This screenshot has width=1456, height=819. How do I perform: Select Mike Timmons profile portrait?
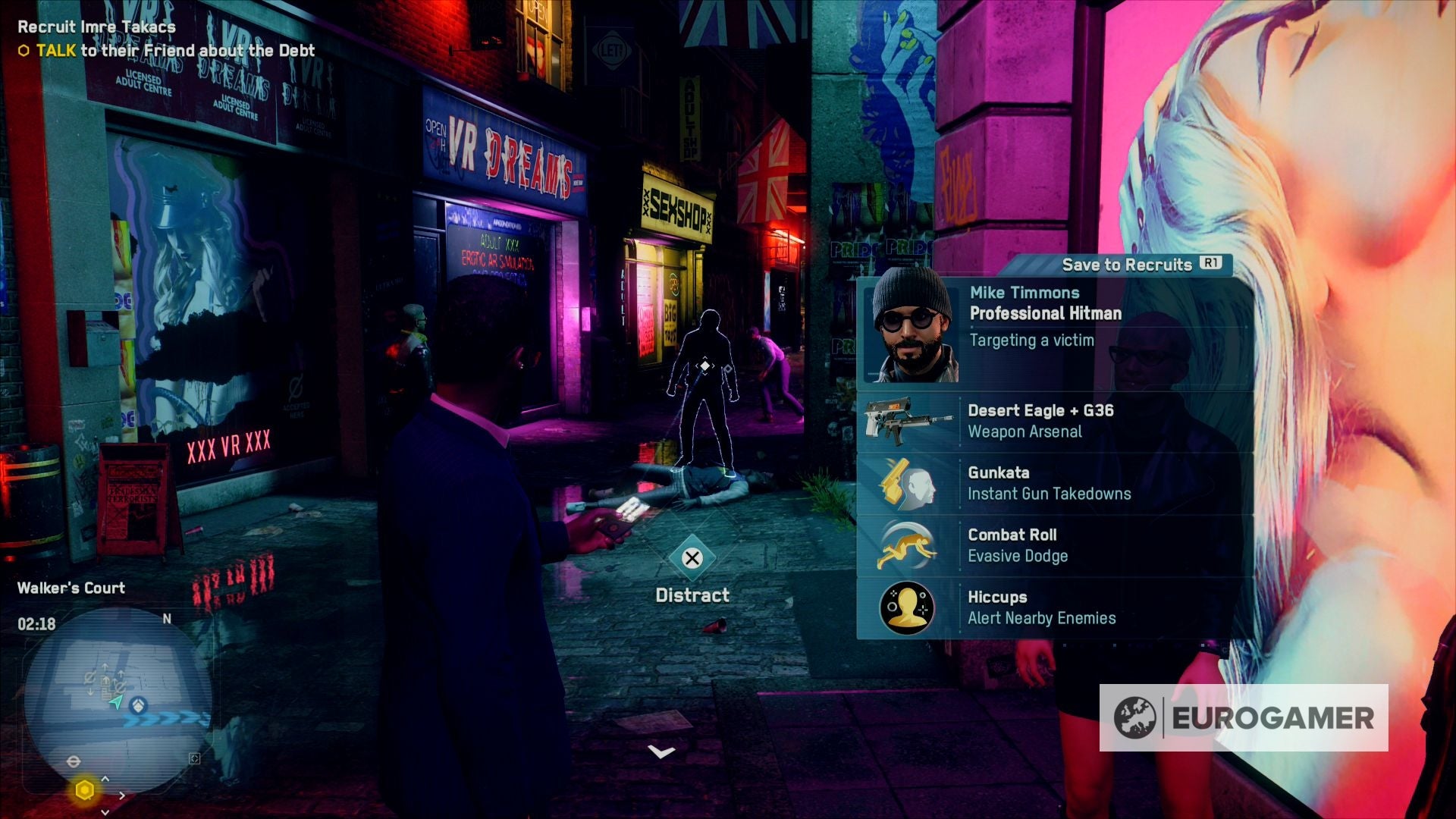[x=912, y=326]
